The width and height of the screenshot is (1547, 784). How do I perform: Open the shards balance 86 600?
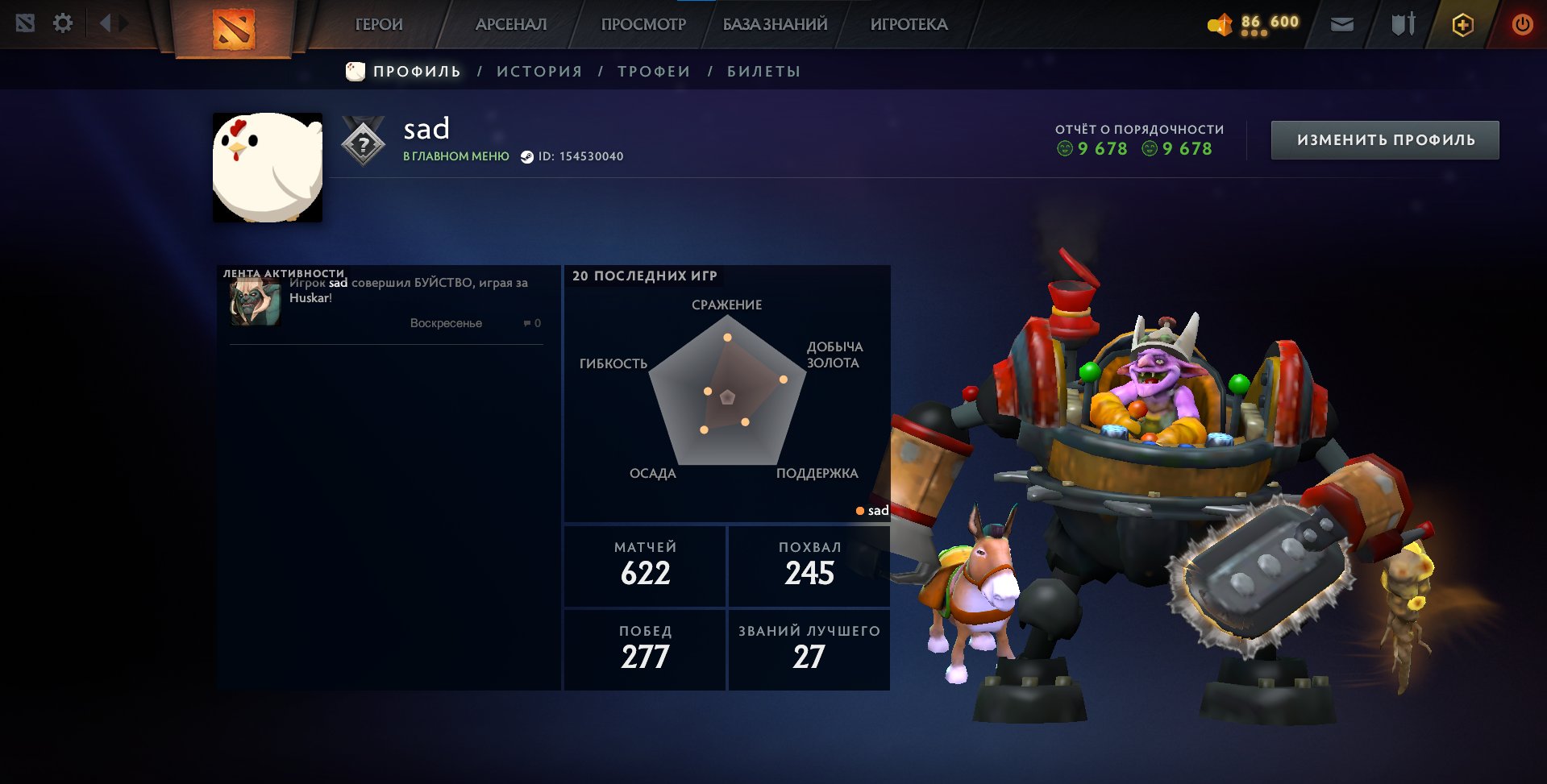[1254, 23]
